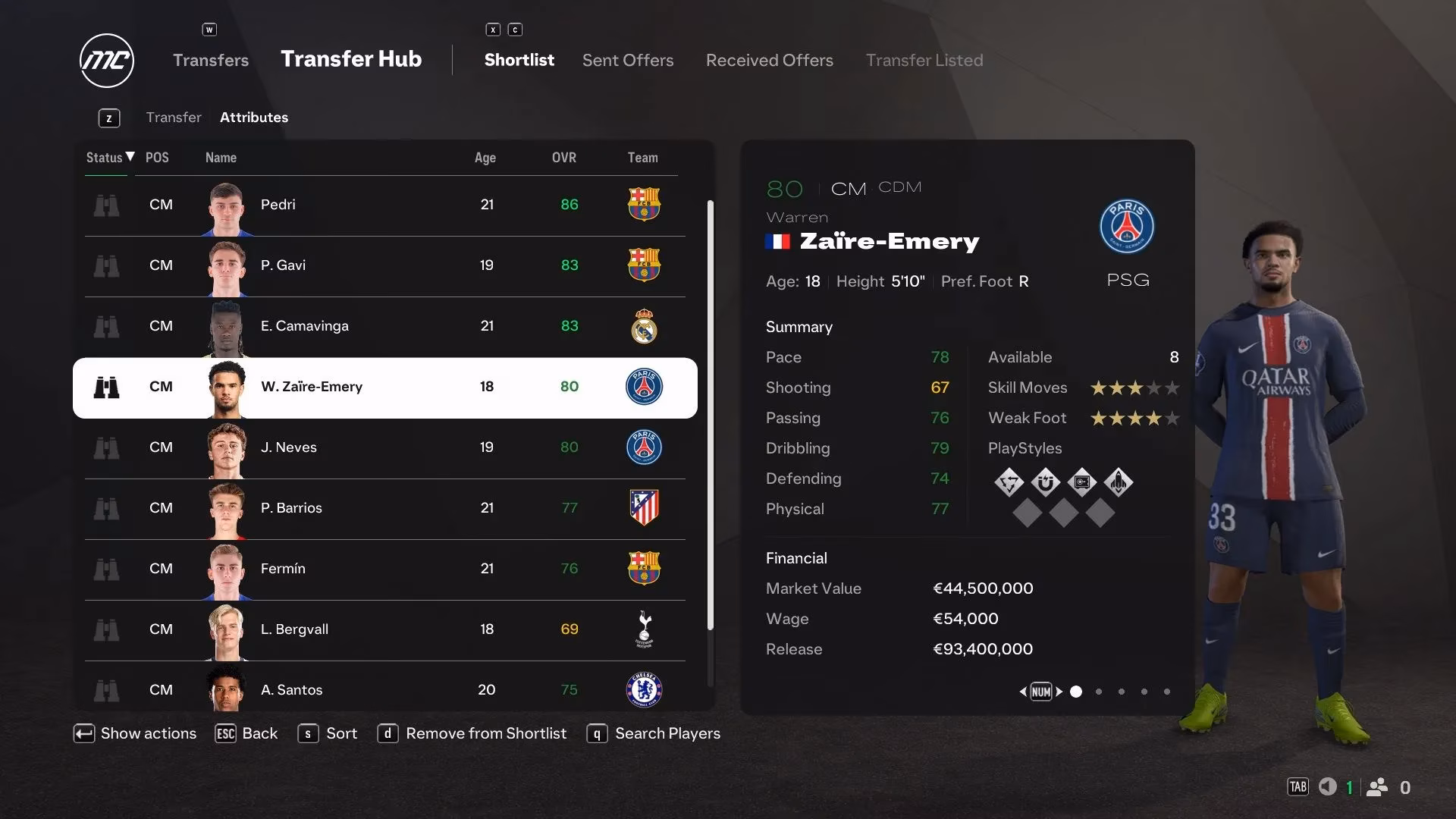1456x819 pixels.
Task: Click the Real Madrid crest next to E. Camavinga
Action: (x=644, y=326)
